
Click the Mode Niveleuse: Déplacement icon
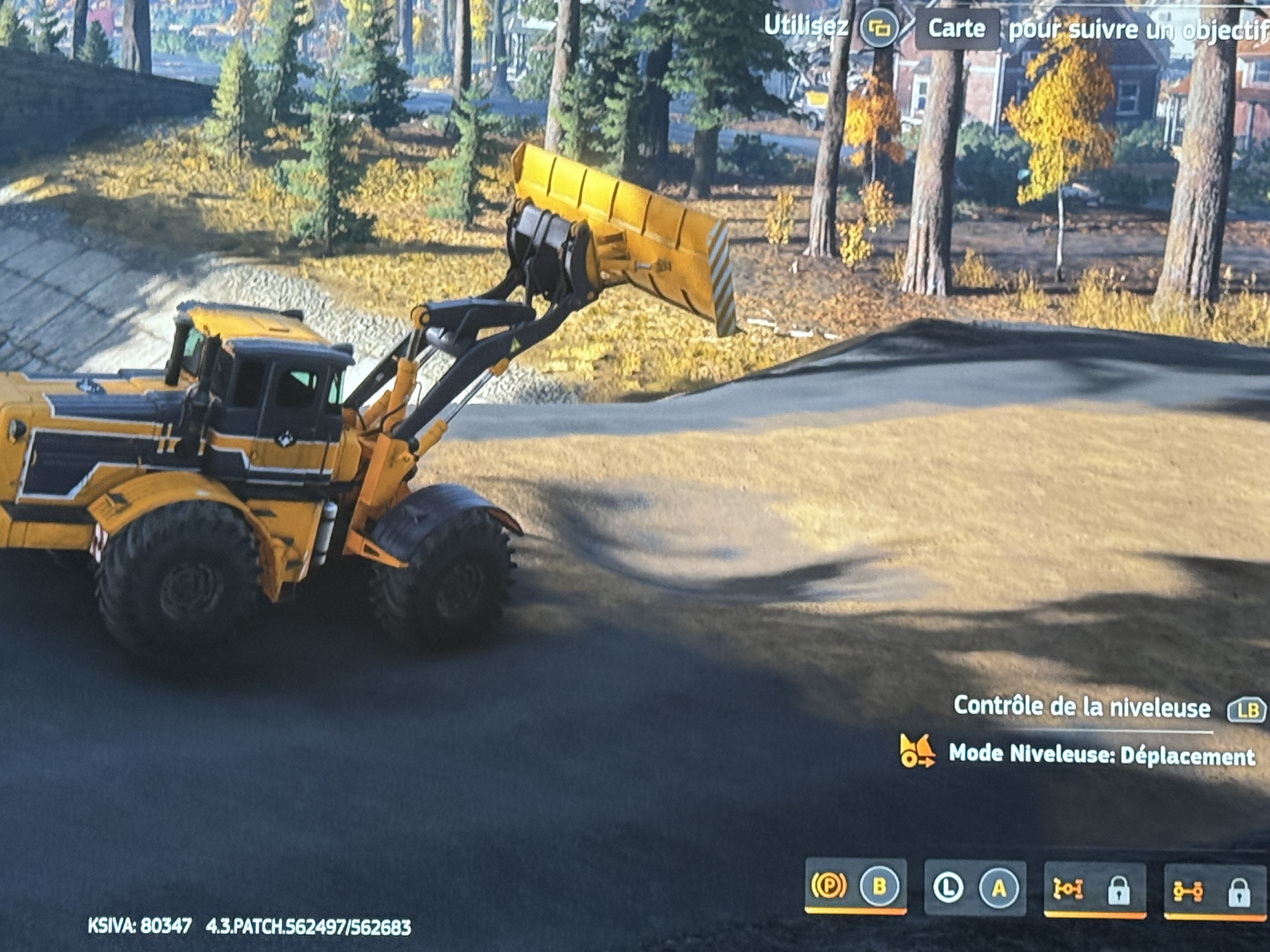(x=917, y=752)
